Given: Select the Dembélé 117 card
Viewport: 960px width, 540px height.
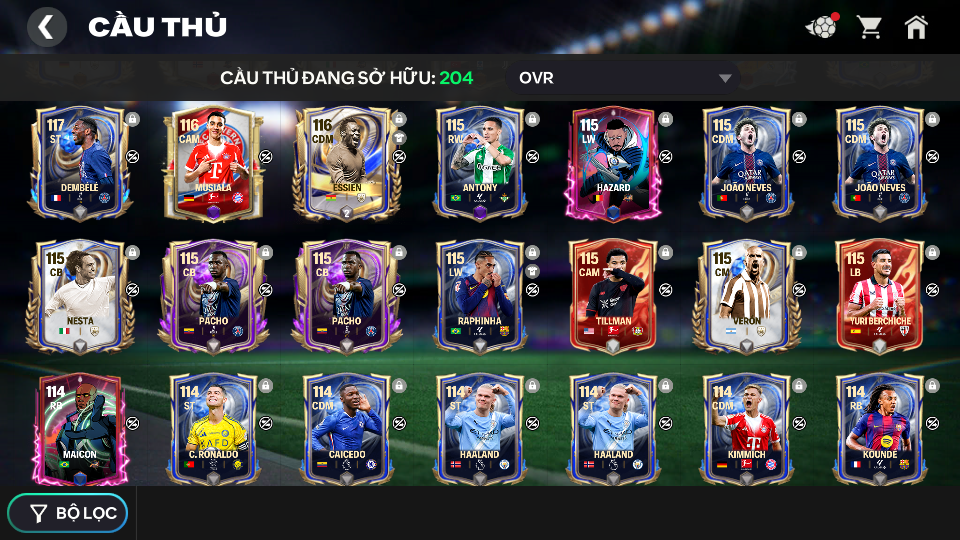Looking at the screenshot, I should pos(79,160).
